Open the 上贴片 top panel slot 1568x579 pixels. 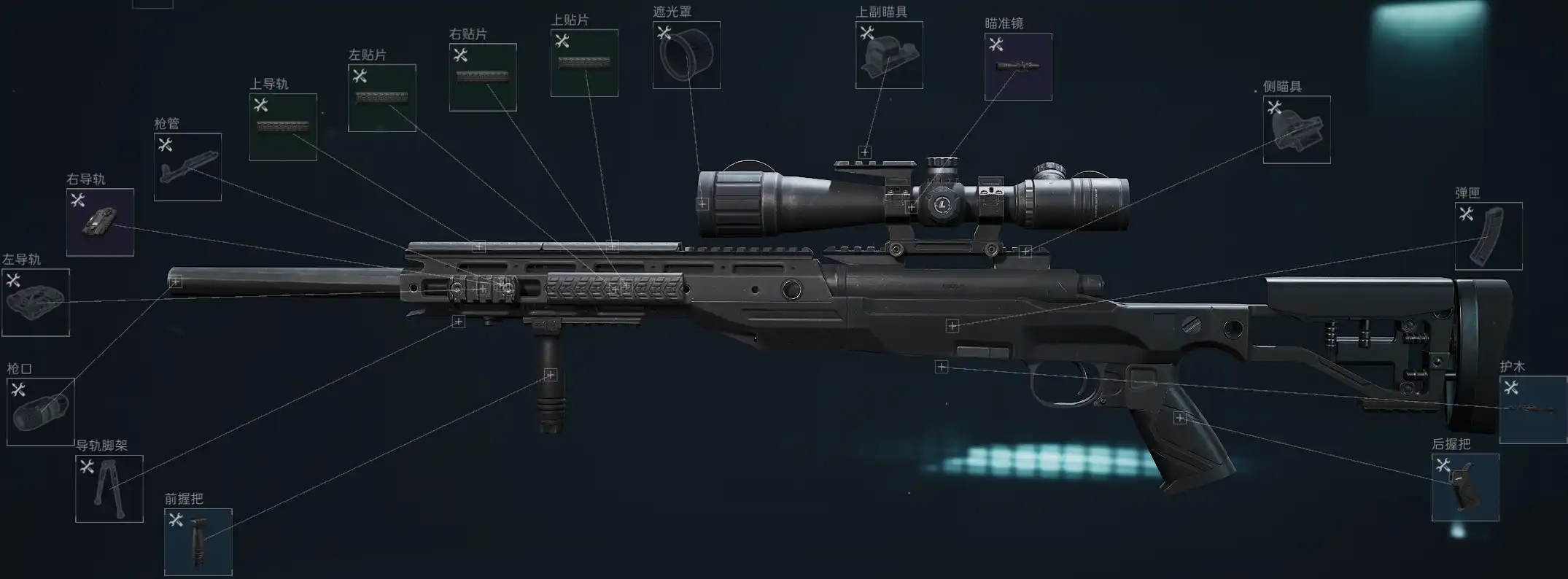(584, 63)
